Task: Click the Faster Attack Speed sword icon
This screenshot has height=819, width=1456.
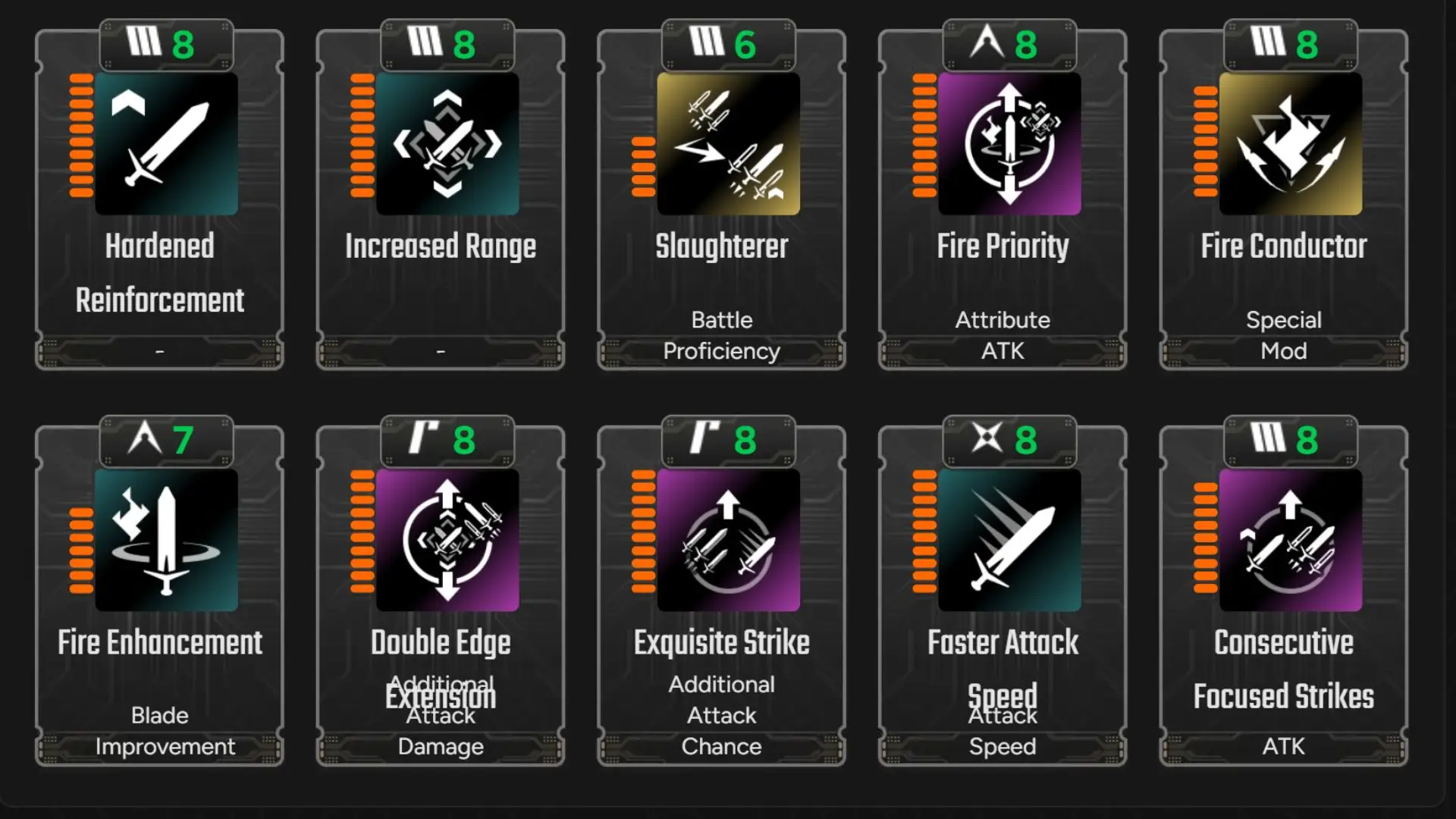Action: 1009,540
